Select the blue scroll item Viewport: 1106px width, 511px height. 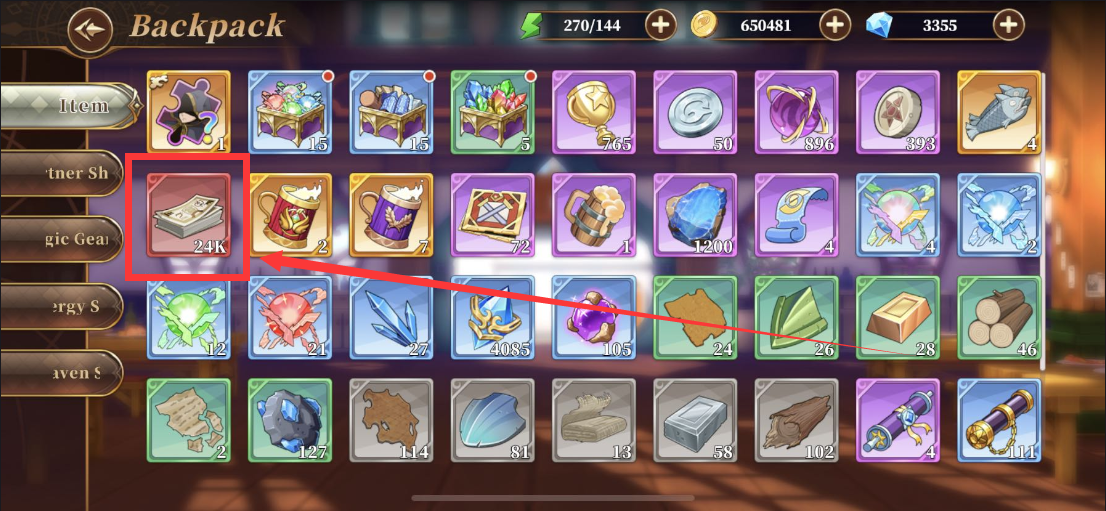pyautogui.click(x=797, y=214)
